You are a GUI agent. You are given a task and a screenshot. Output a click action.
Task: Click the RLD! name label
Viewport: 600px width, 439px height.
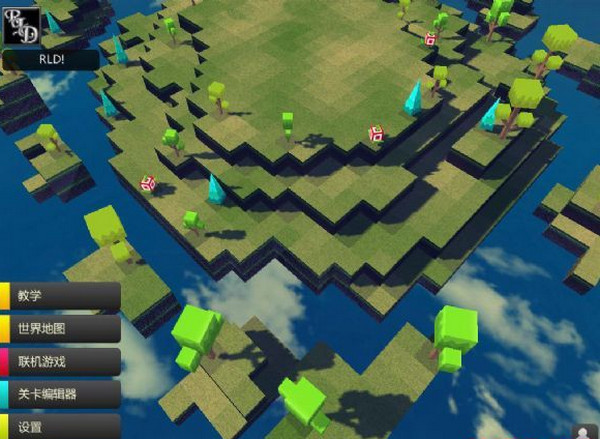(50, 60)
